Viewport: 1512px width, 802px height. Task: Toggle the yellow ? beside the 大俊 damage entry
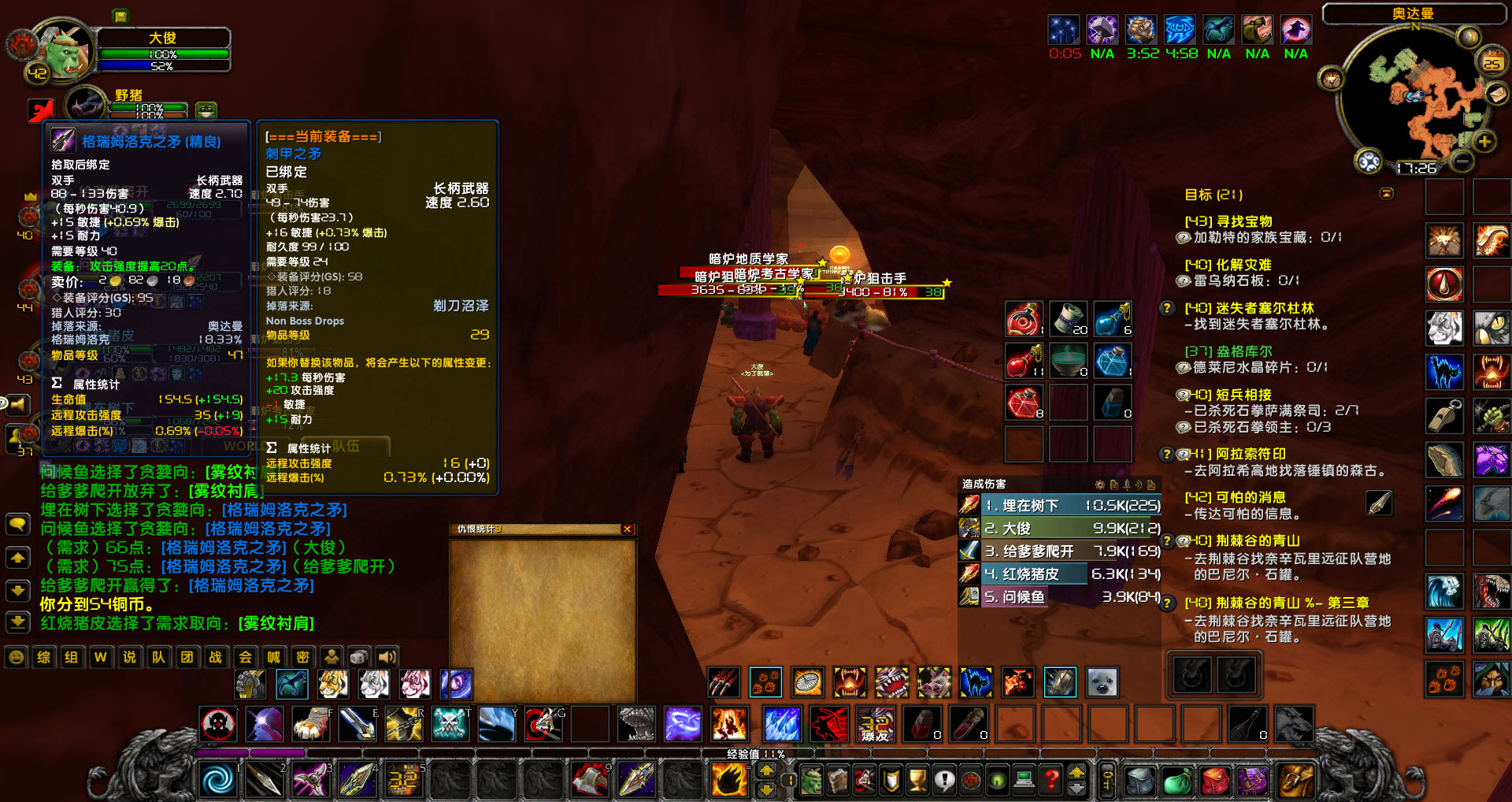click(1165, 541)
